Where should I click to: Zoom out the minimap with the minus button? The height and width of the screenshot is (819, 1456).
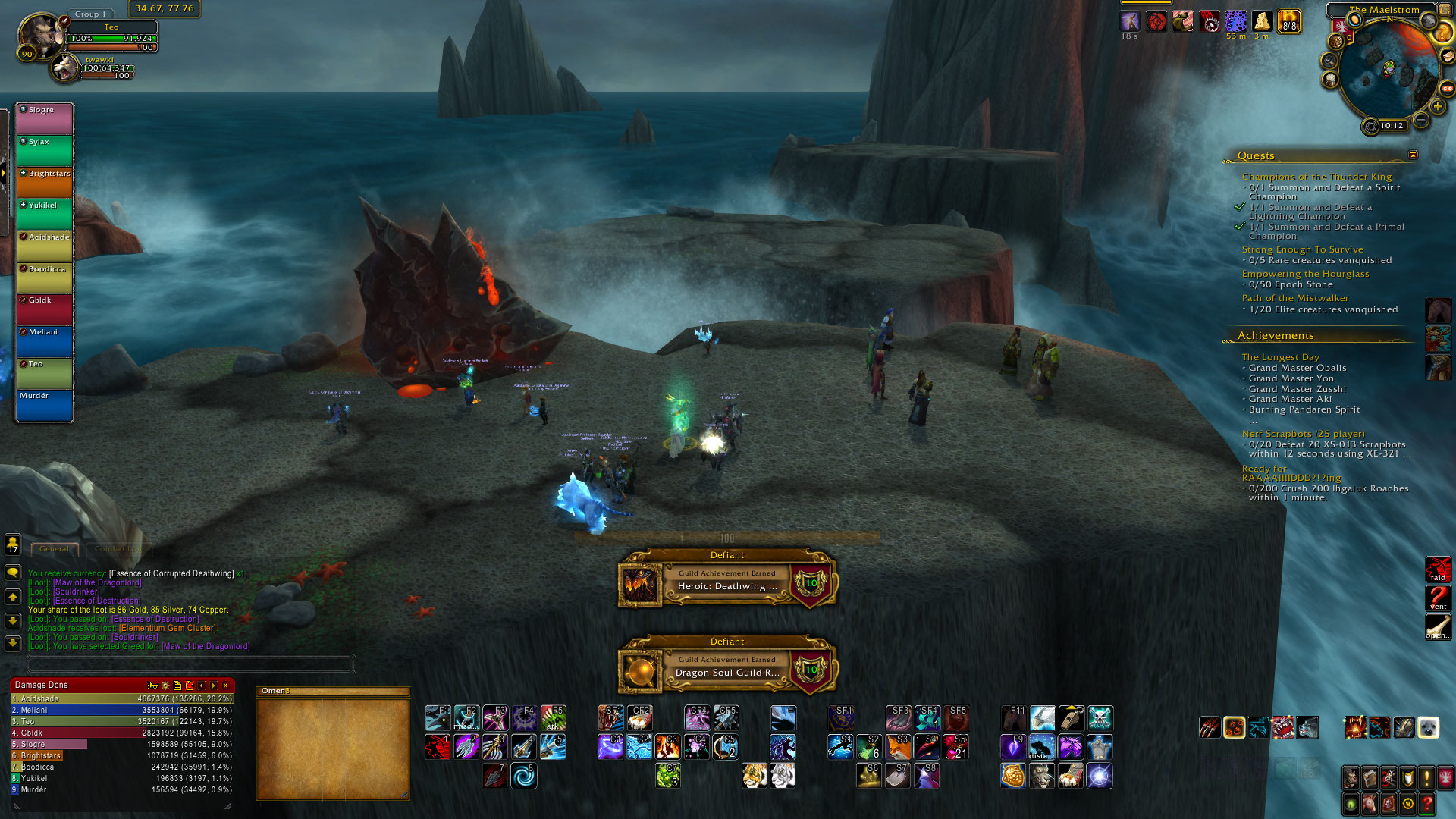coord(1421,120)
